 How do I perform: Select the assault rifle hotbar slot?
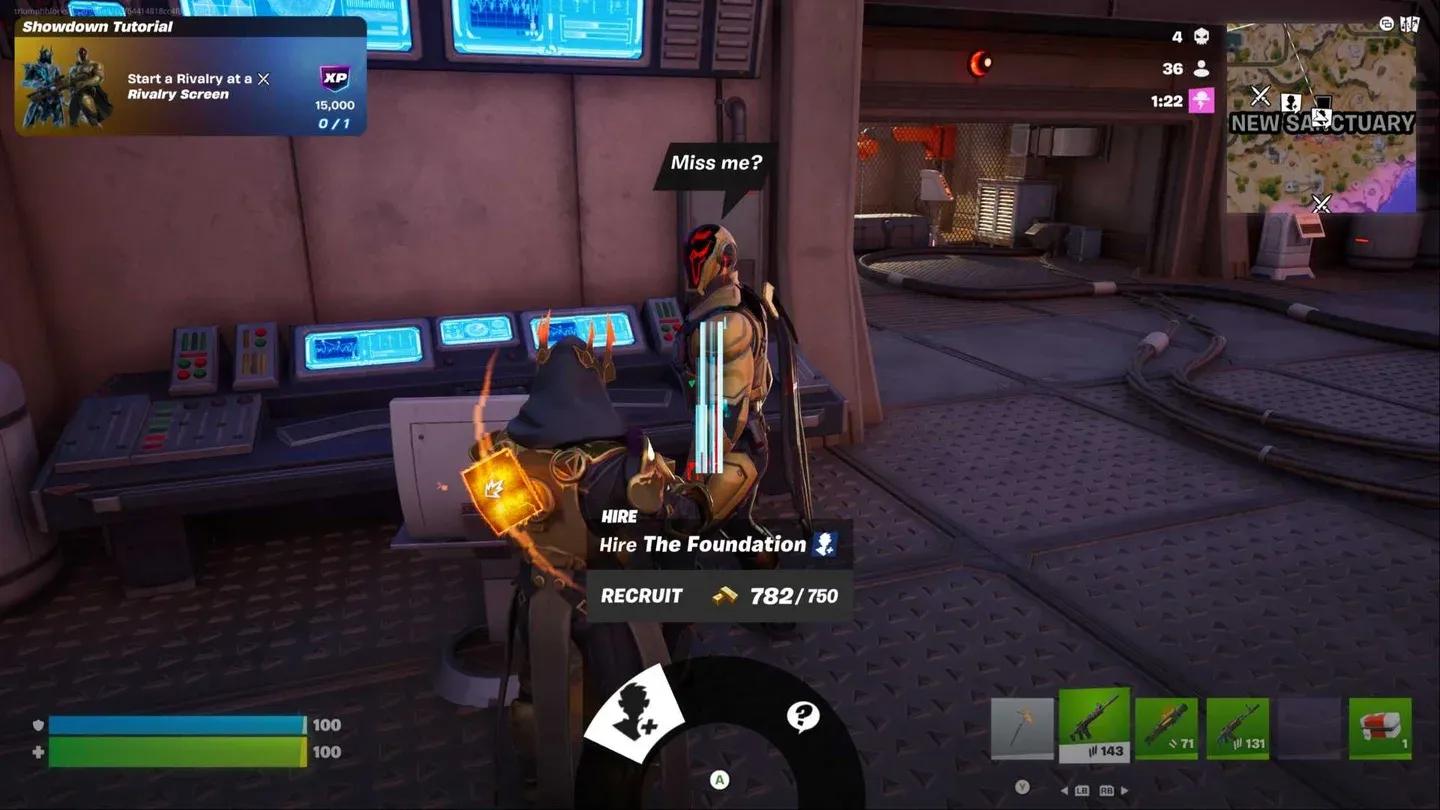click(x=1095, y=725)
